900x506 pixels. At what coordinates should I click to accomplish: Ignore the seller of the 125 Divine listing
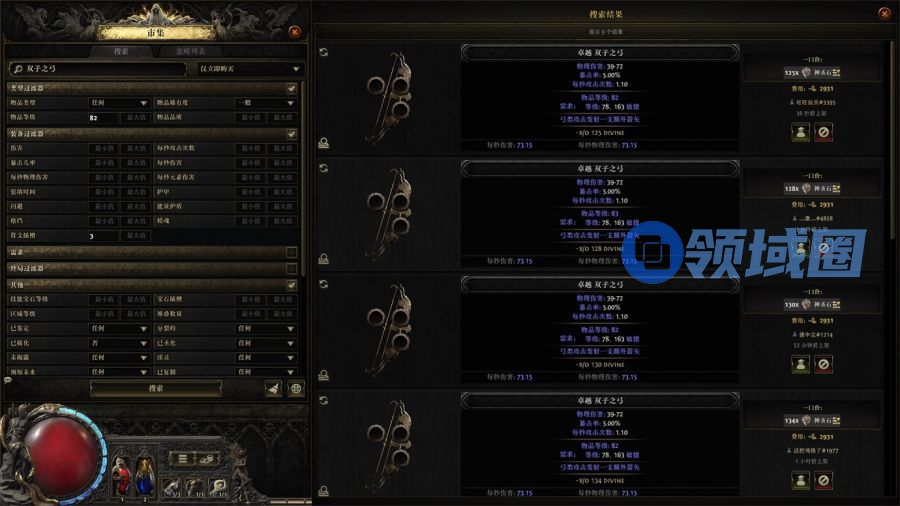(823, 132)
